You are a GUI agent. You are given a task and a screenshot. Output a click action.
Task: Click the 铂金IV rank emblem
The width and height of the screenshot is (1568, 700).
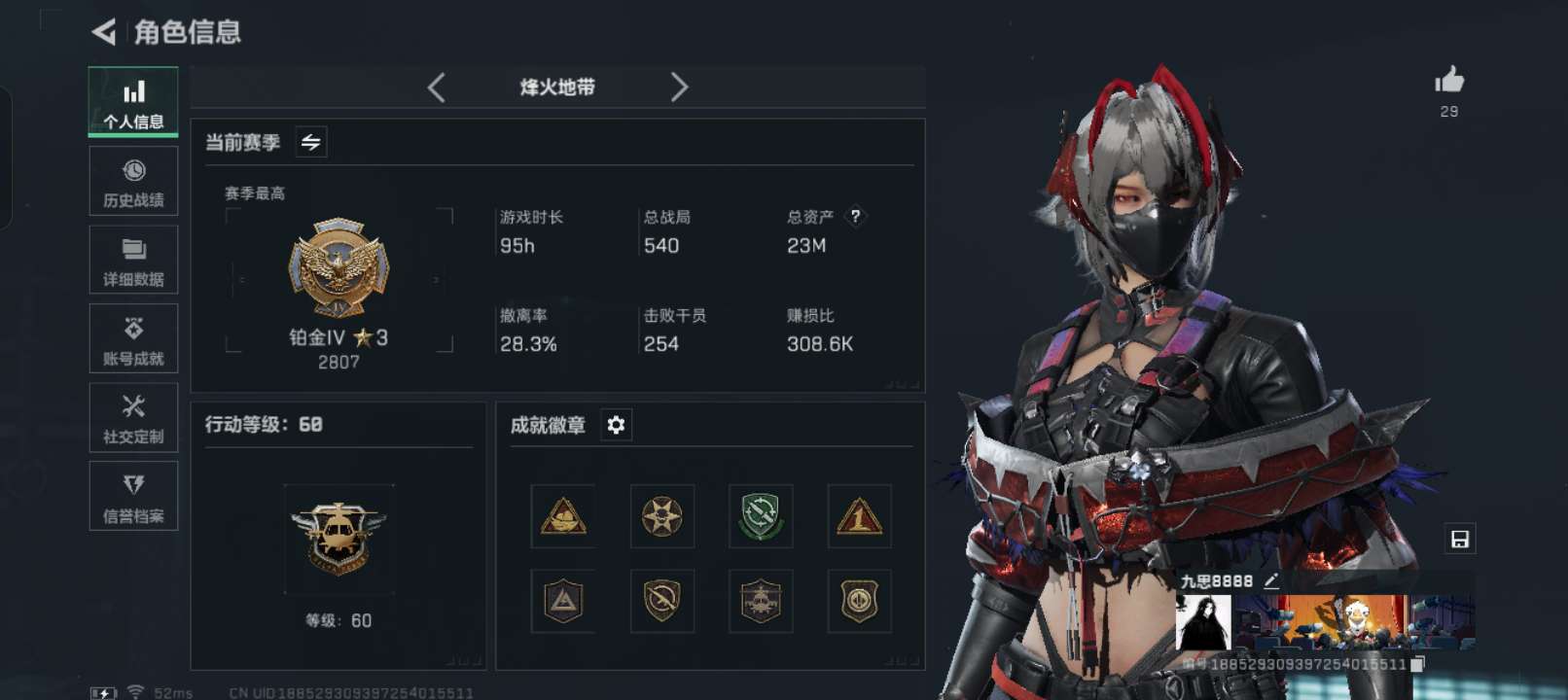339,268
